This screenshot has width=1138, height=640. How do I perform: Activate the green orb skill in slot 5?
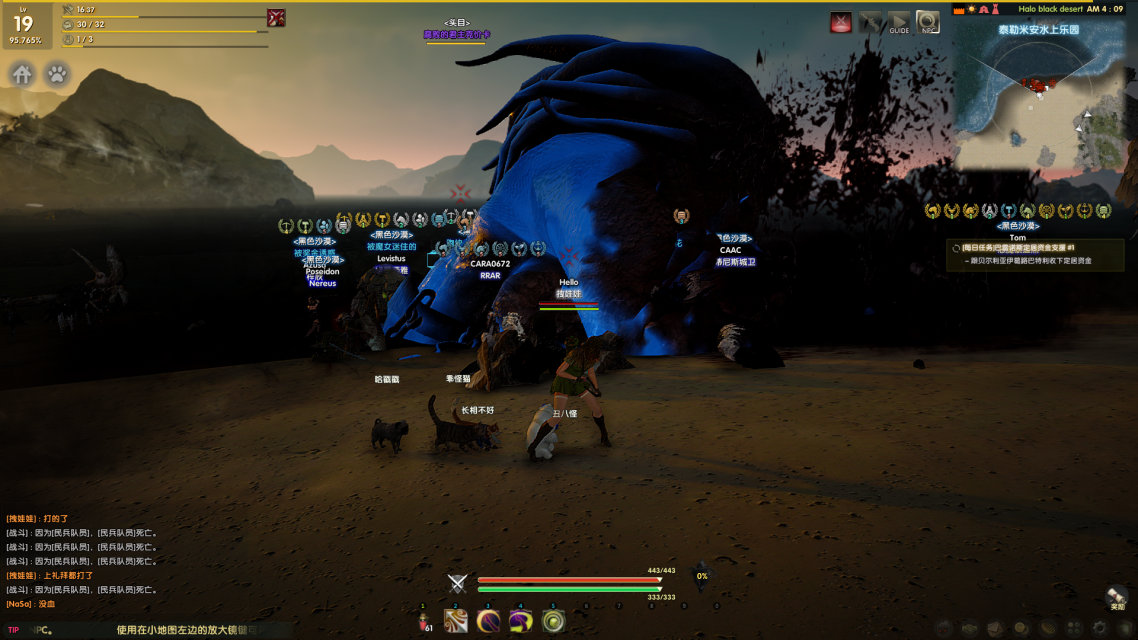click(x=552, y=621)
